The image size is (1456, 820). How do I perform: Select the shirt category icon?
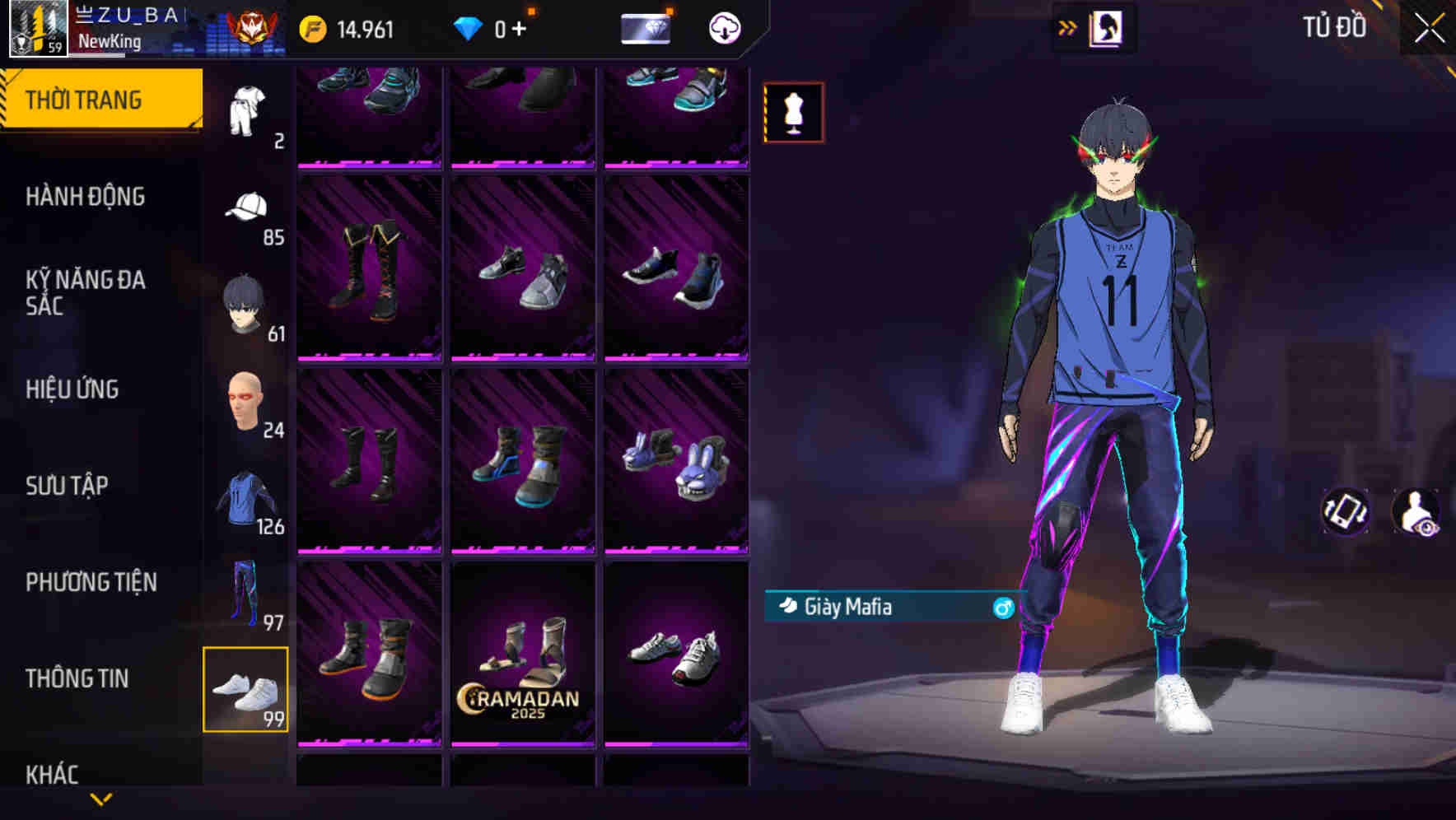[x=246, y=107]
